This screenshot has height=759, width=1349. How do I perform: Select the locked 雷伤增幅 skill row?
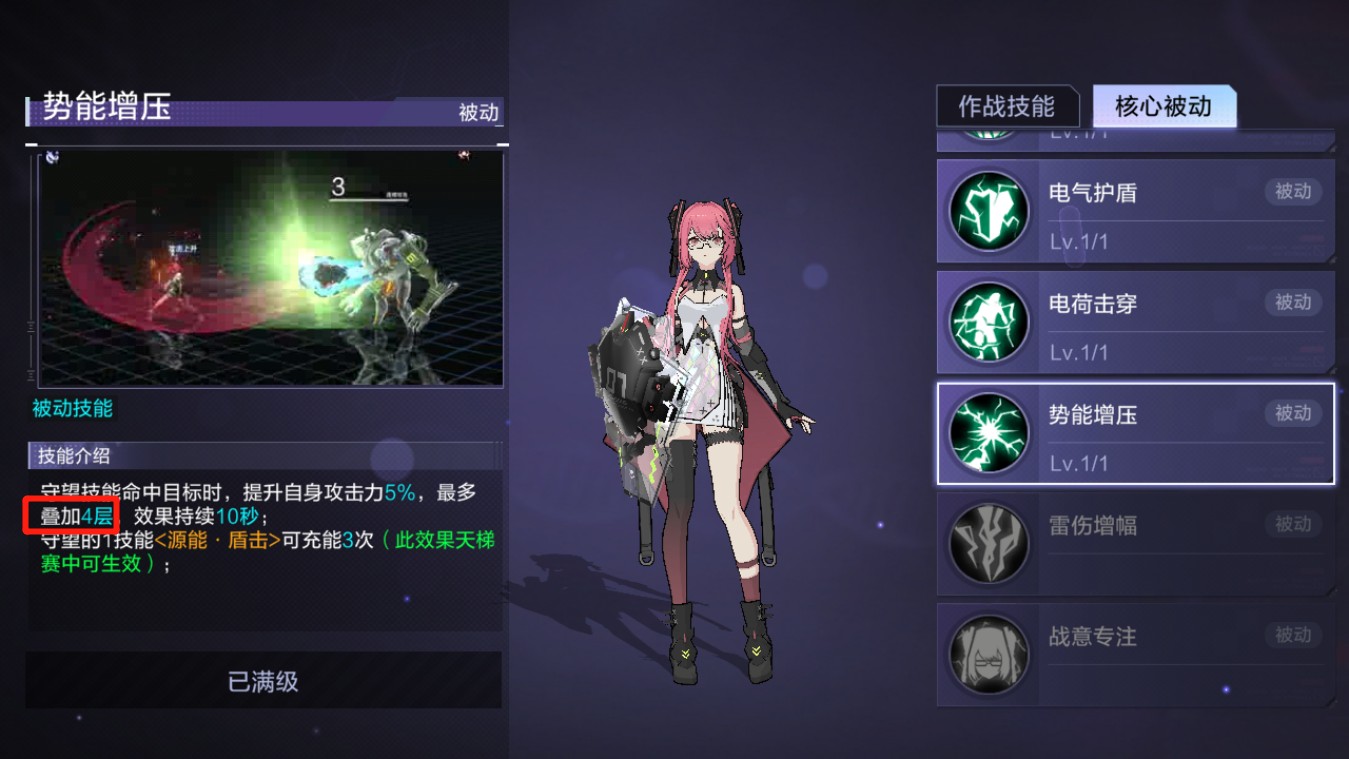click(x=1135, y=544)
